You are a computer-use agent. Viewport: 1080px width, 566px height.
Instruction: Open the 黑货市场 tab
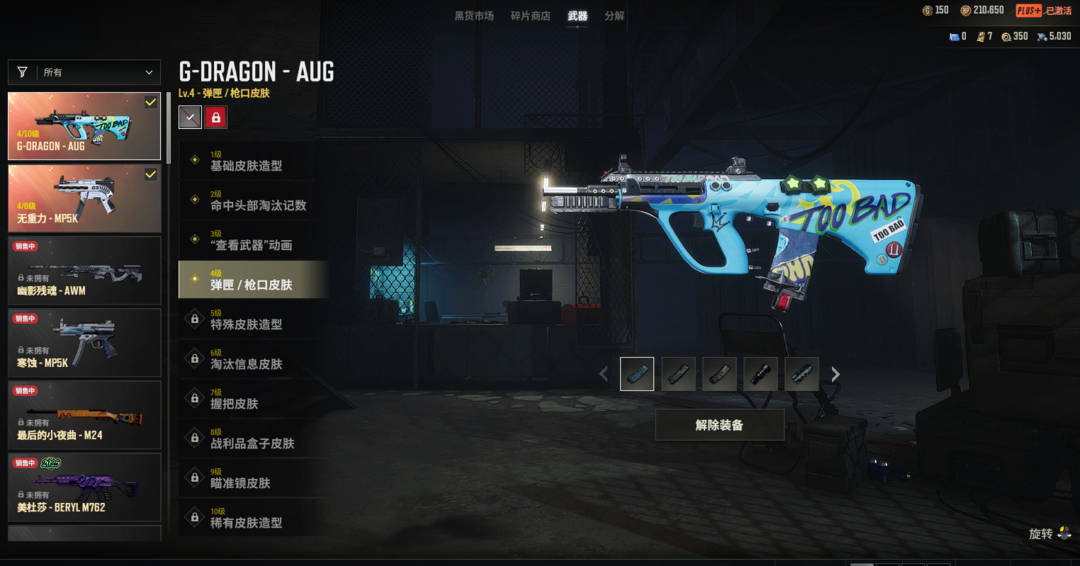[x=474, y=16]
